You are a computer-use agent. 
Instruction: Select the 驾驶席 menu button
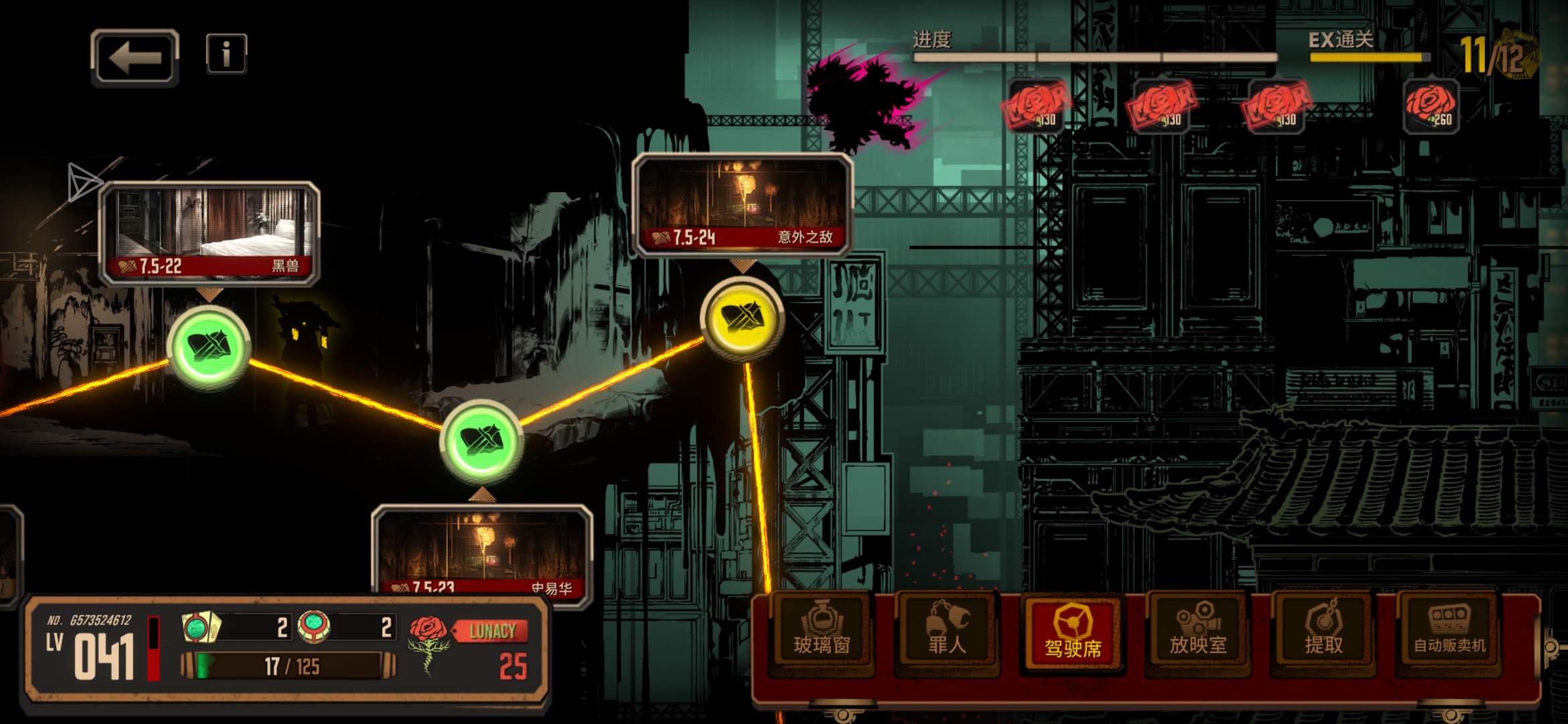tap(1072, 633)
